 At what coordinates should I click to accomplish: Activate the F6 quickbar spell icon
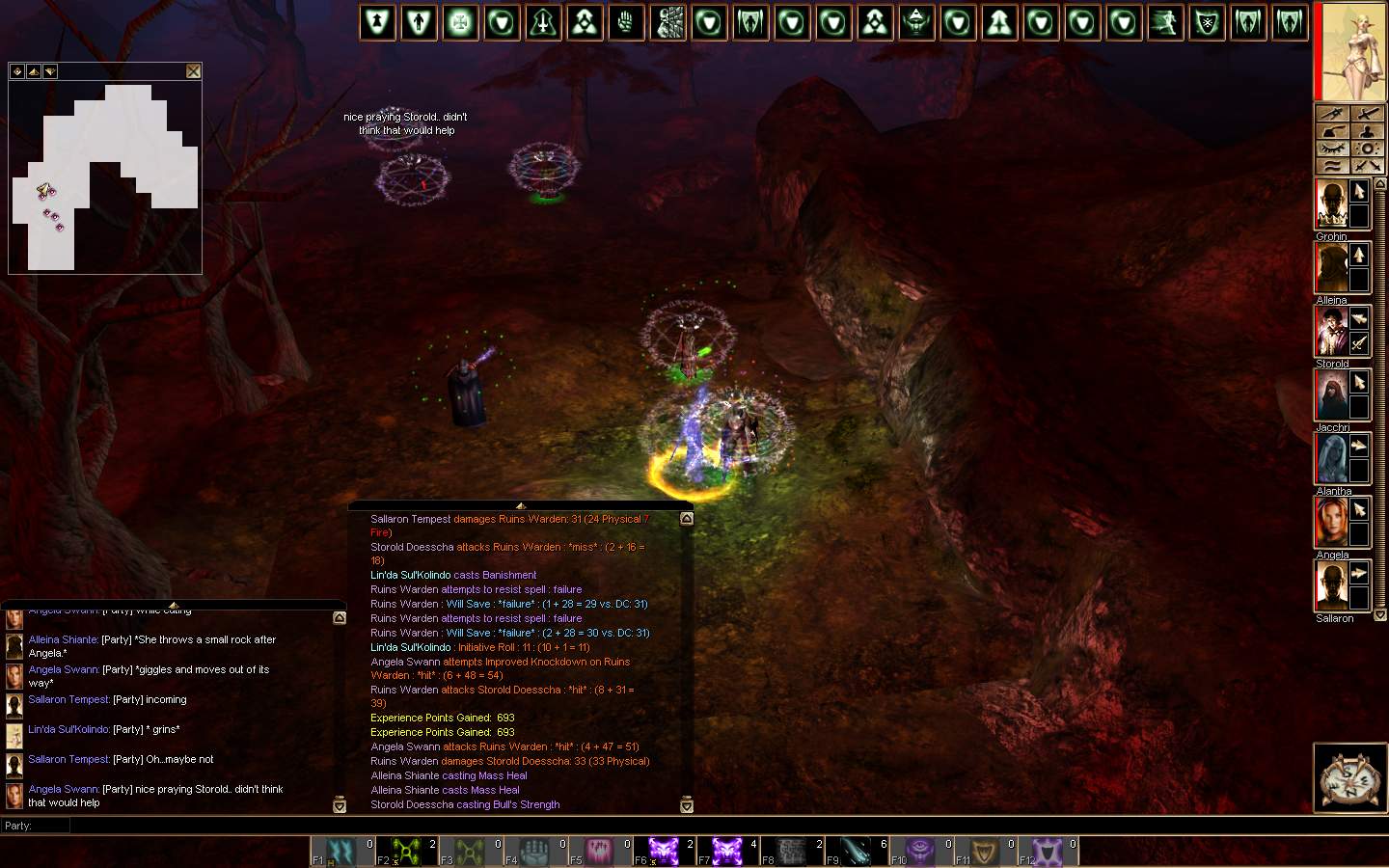click(663, 851)
